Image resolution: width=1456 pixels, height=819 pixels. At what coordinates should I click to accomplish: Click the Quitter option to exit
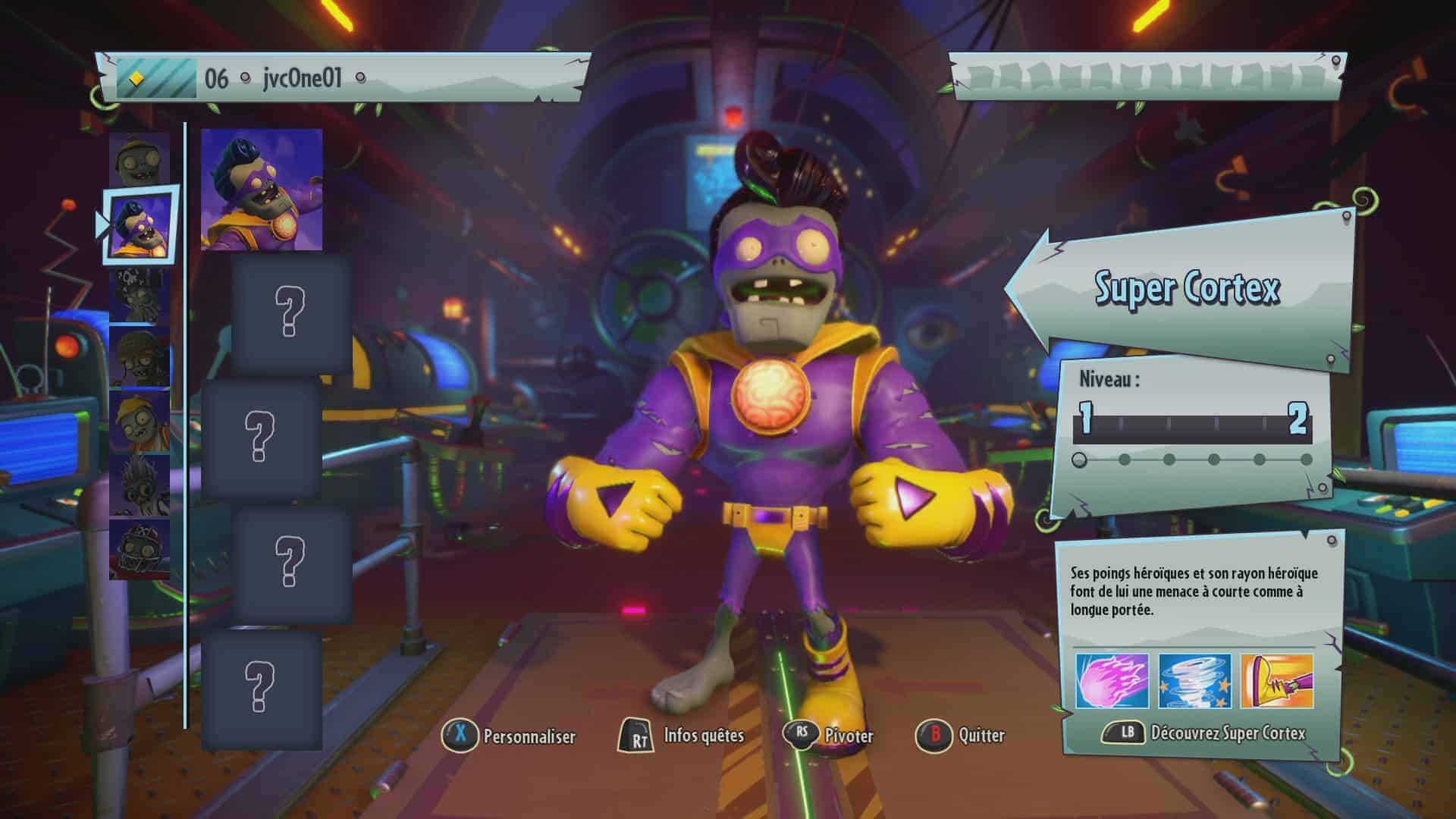click(x=962, y=736)
